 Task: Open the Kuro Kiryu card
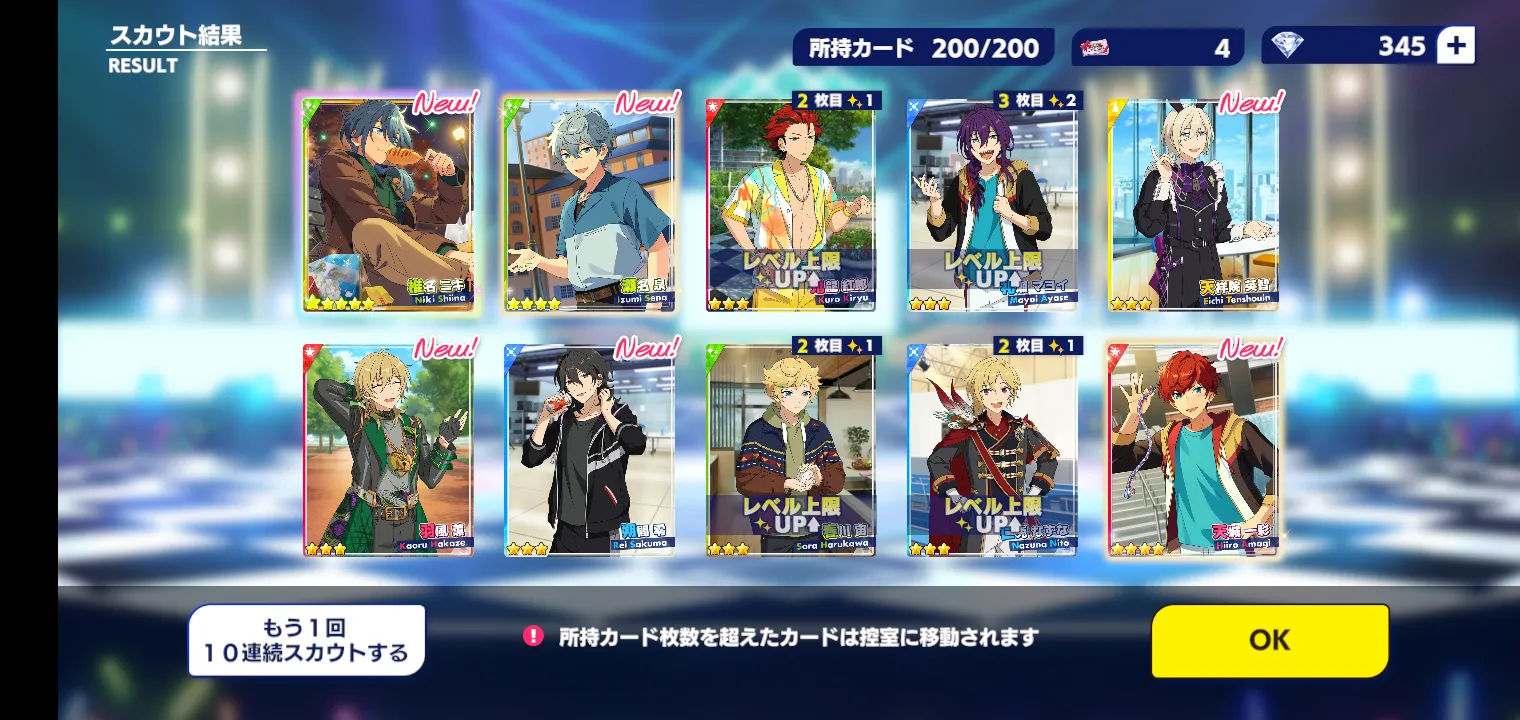click(791, 205)
